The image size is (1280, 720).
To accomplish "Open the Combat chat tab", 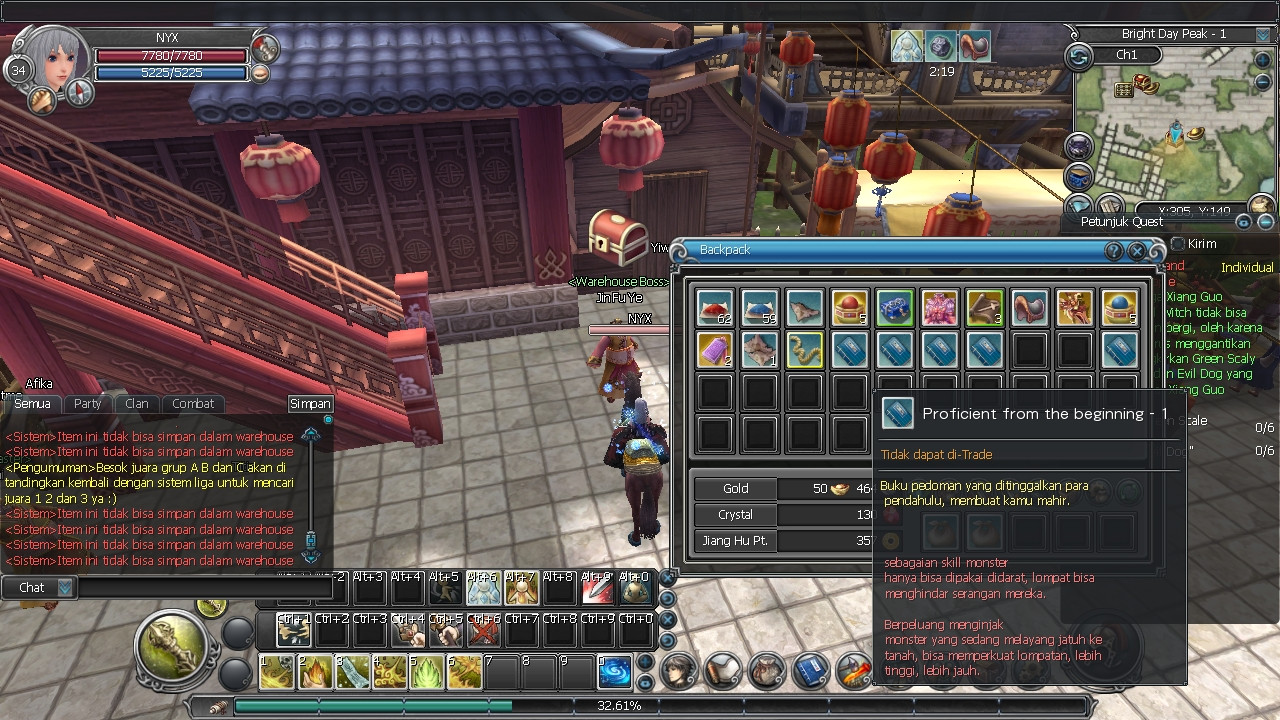I will point(193,404).
